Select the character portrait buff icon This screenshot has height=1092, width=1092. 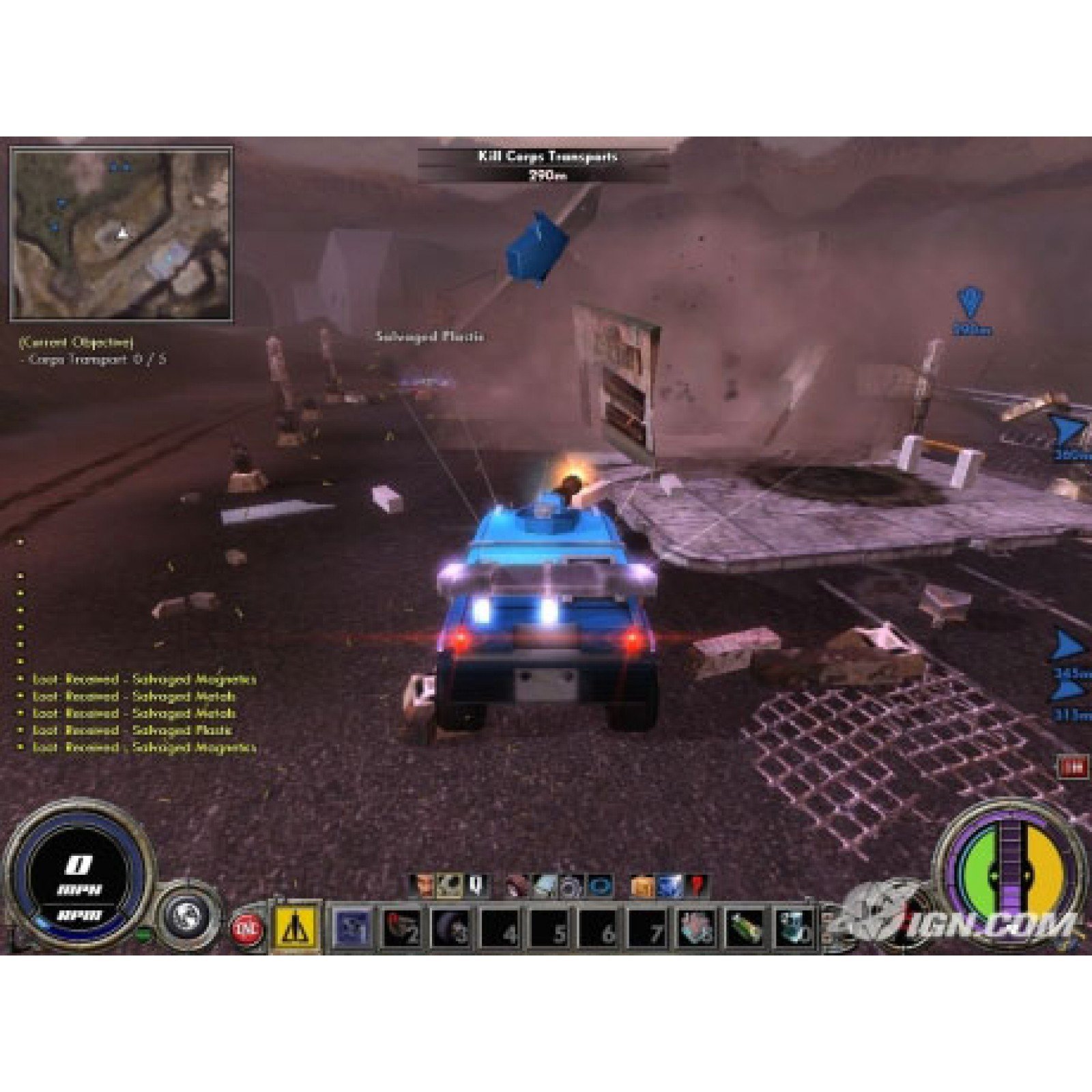click(425, 887)
